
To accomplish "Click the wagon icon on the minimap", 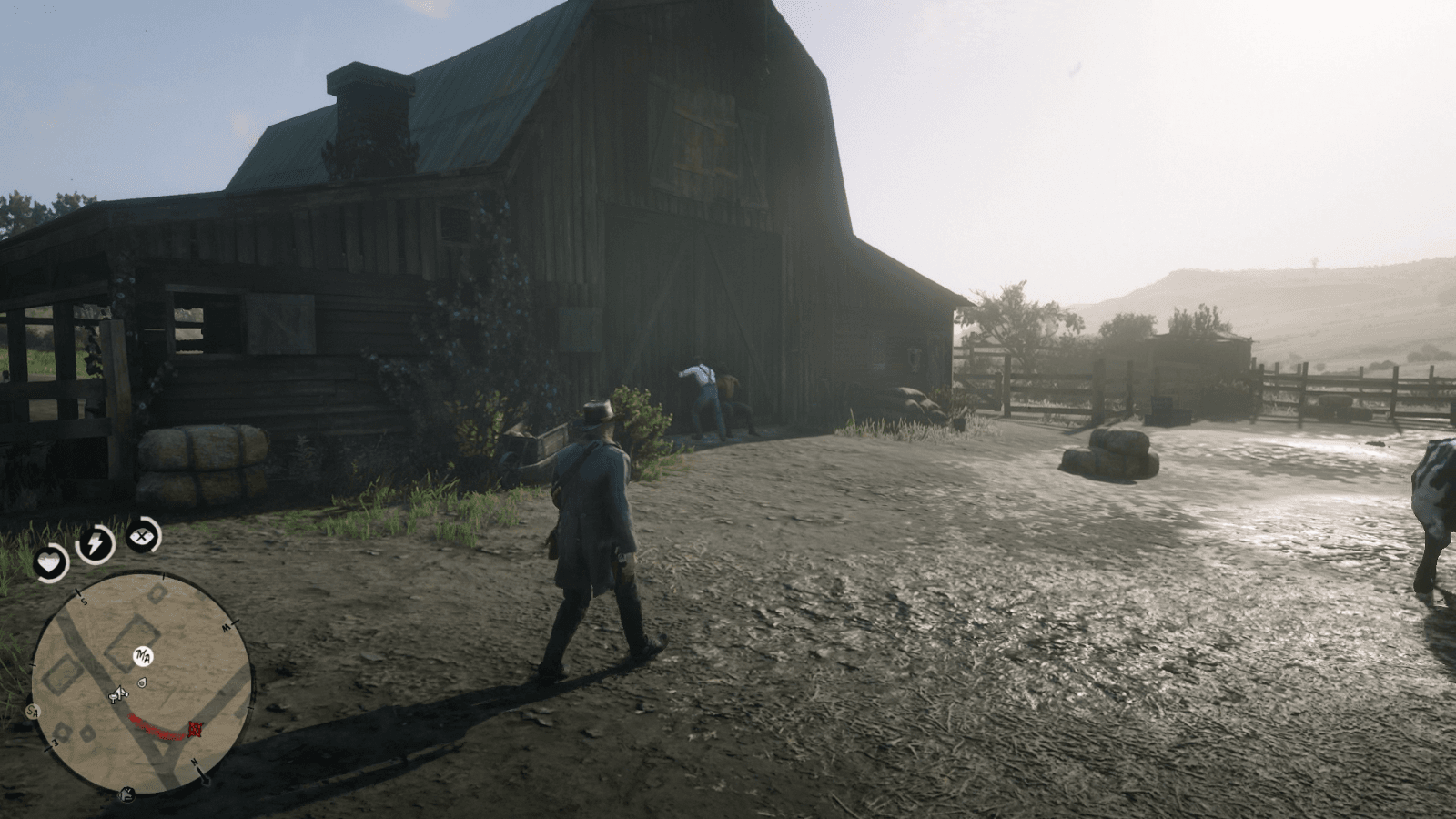I will pyautogui.click(x=119, y=693).
